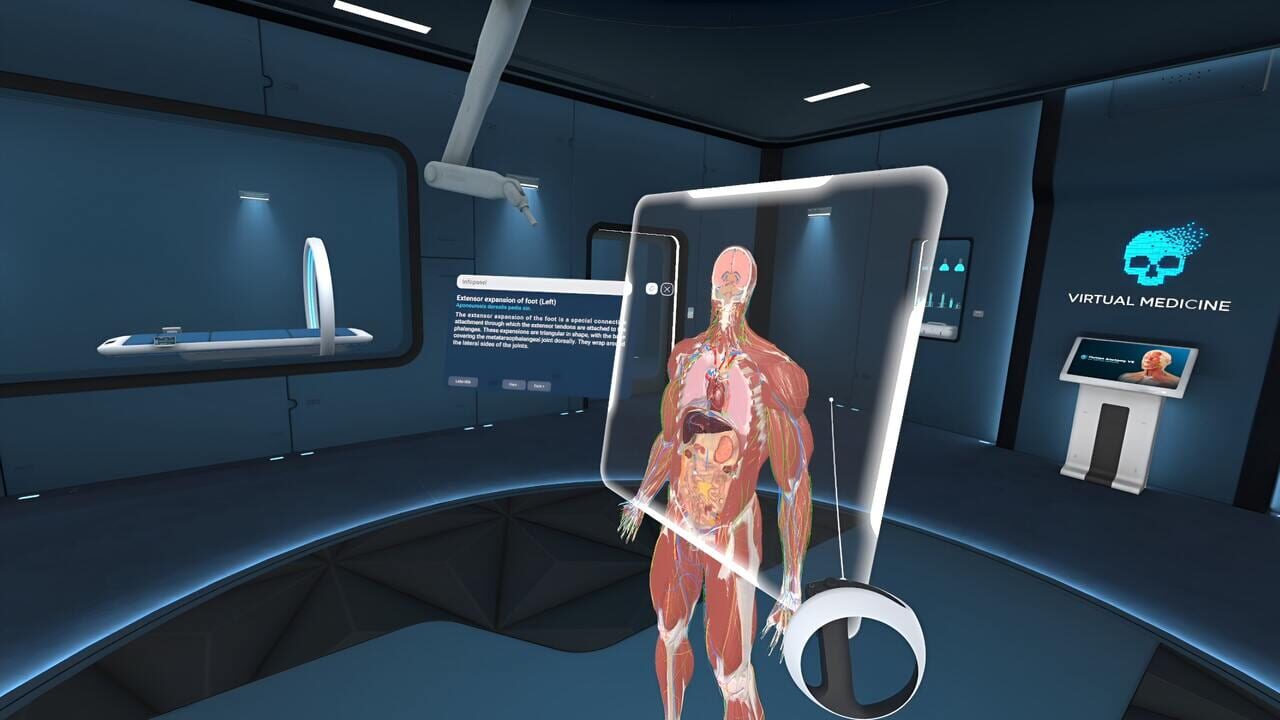Image resolution: width=1280 pixels, height=720 pixels.
Task: Toggle the Latin name display on the infopanel
Action: [462, 381]
